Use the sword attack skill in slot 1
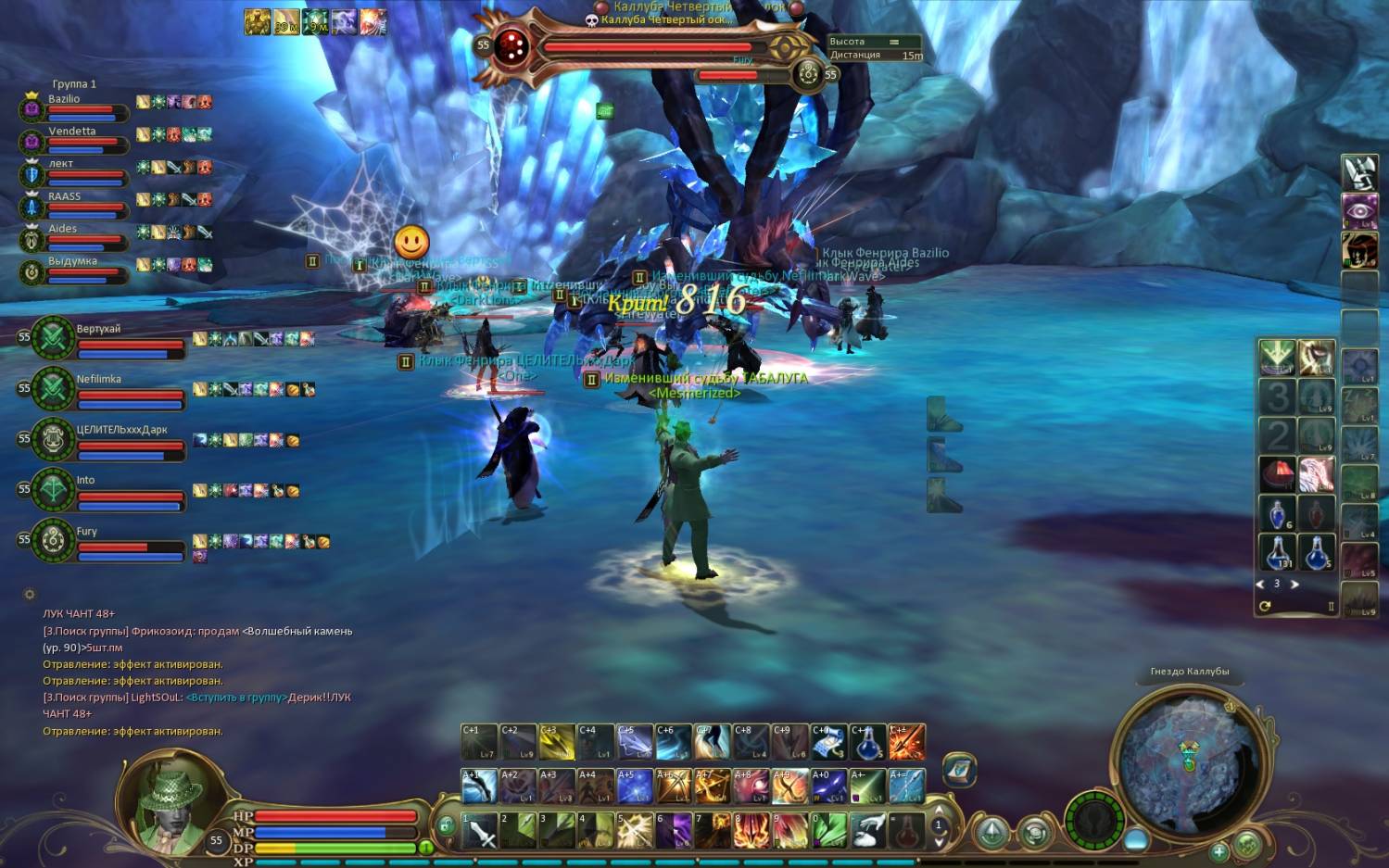The height and width of the screenshot is (868, 1389). (480, 830)
